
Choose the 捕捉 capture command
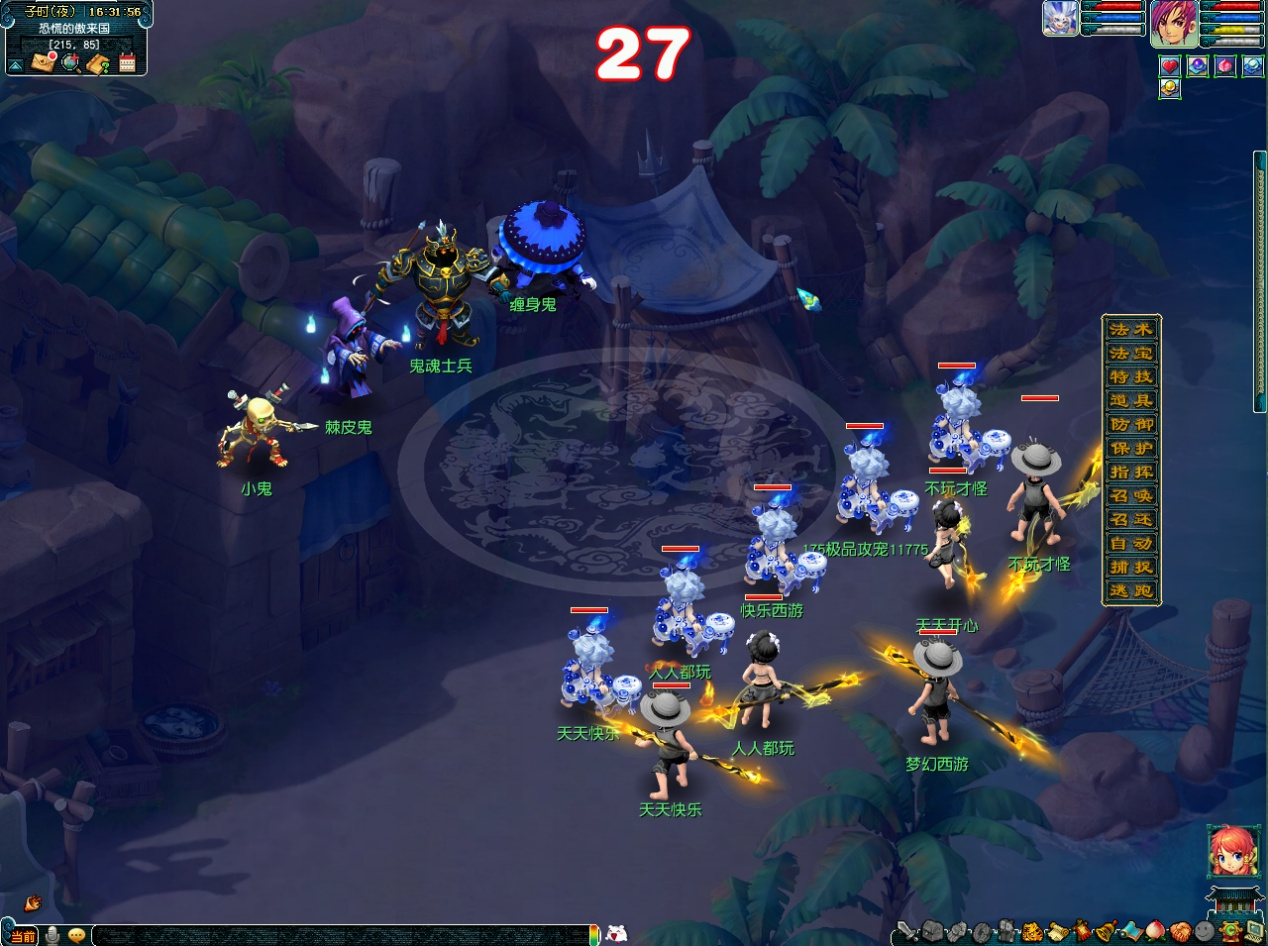(x=1131, y=567)
